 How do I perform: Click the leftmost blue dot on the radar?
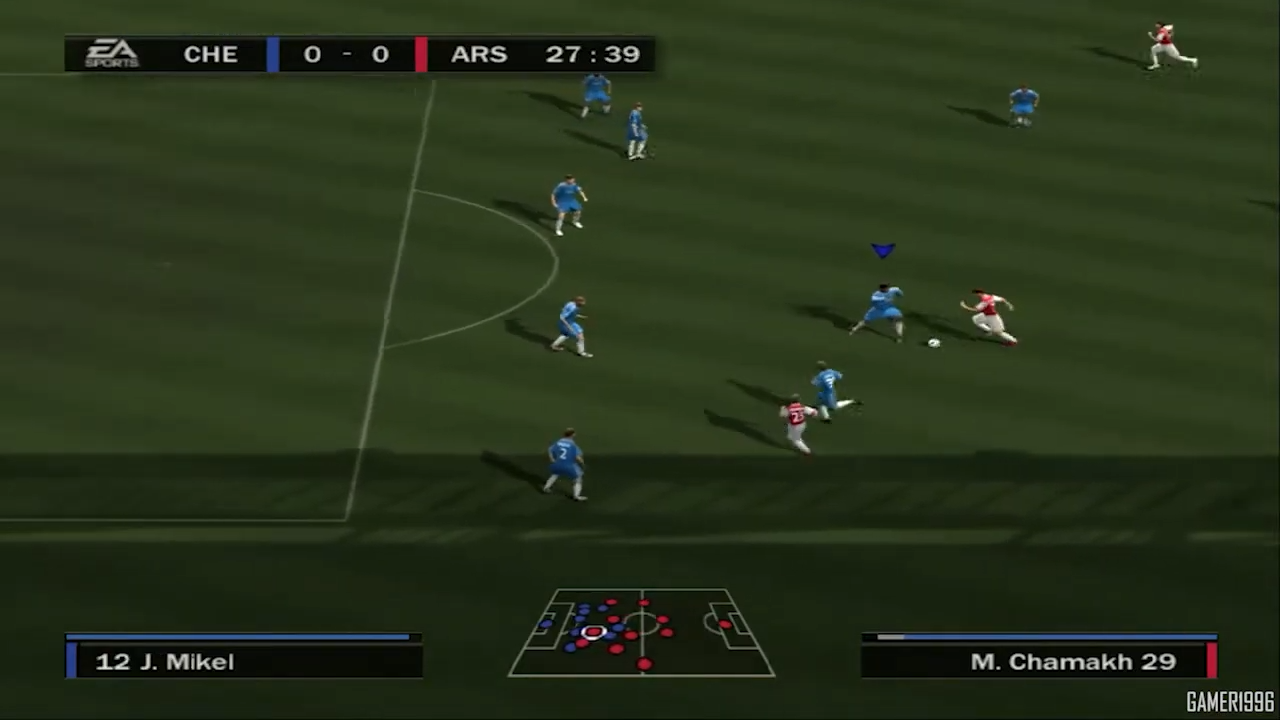(545, 624)
